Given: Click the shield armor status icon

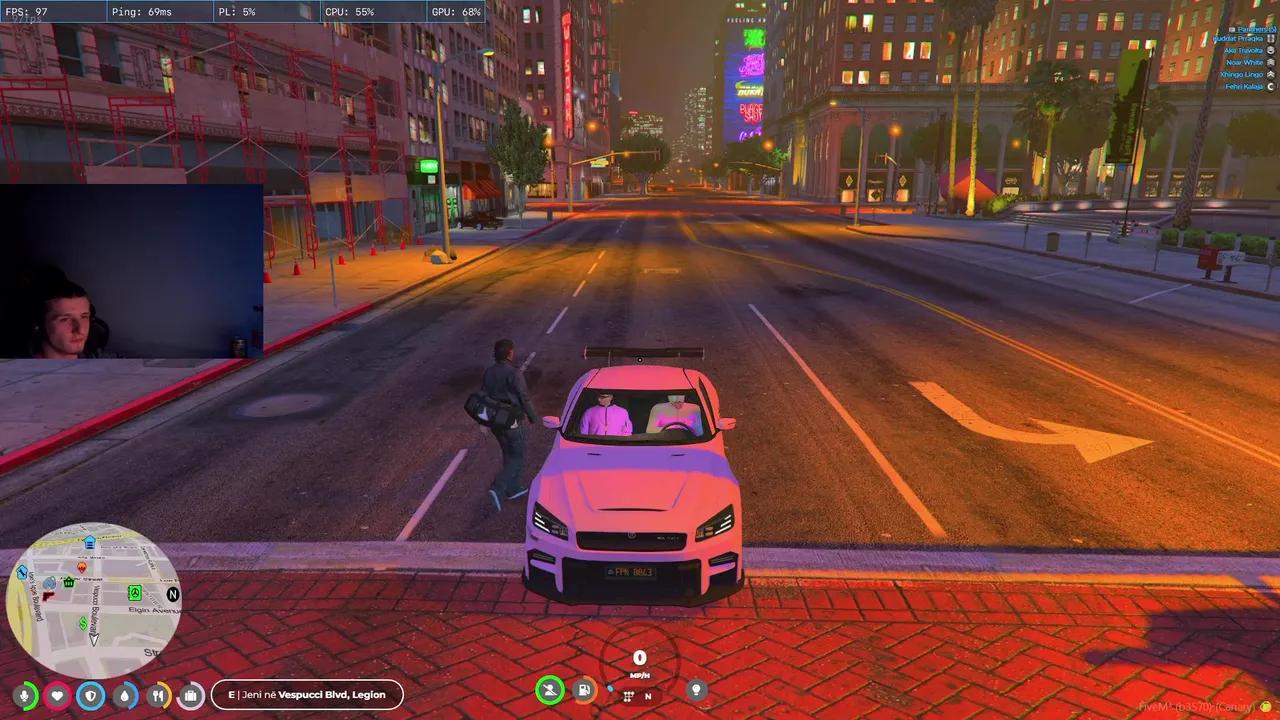Looking at the screenshot, I should pos(91,695).
